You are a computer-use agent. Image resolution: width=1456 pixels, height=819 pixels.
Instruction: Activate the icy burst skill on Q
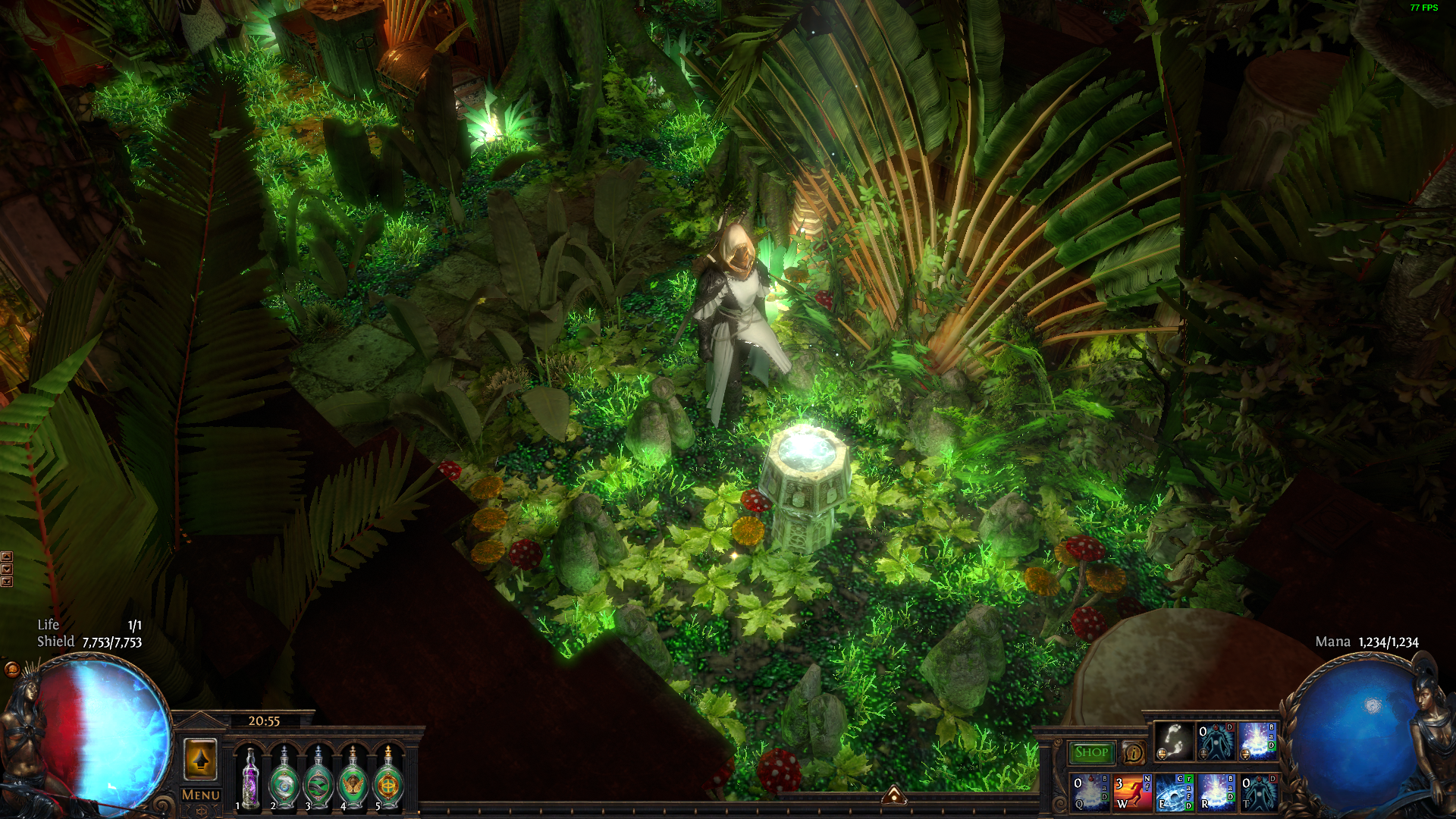(1089, 792)
